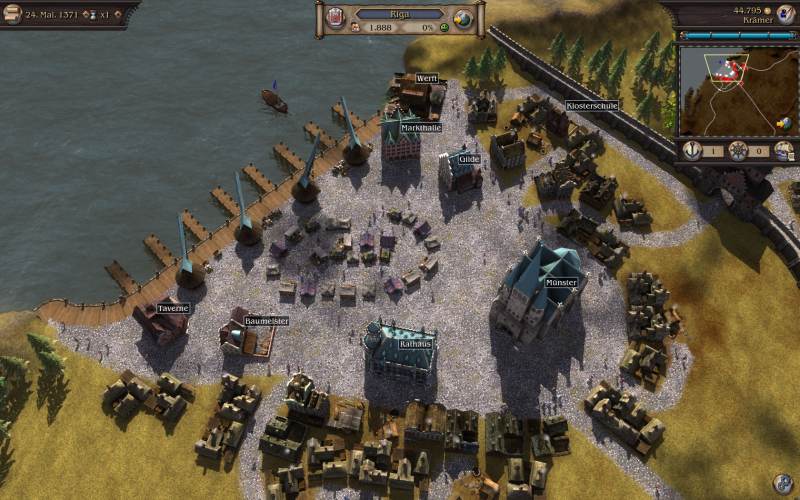Select the globe icon on the minimap
Viewport: 800px width, 500px height.
coord(785,124)
